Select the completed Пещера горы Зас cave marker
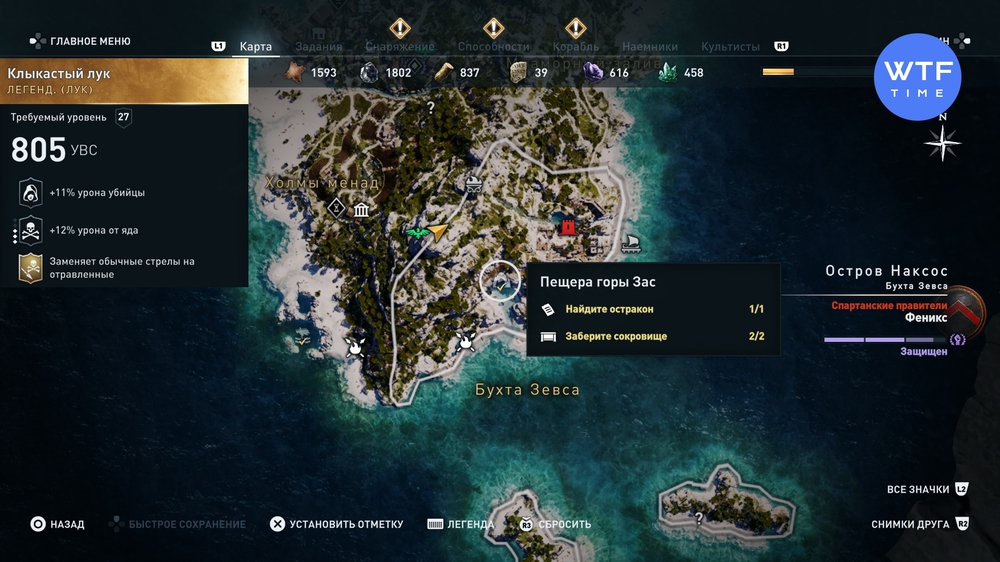This screenshot has height=562, width=1000. tap(499, 282)
